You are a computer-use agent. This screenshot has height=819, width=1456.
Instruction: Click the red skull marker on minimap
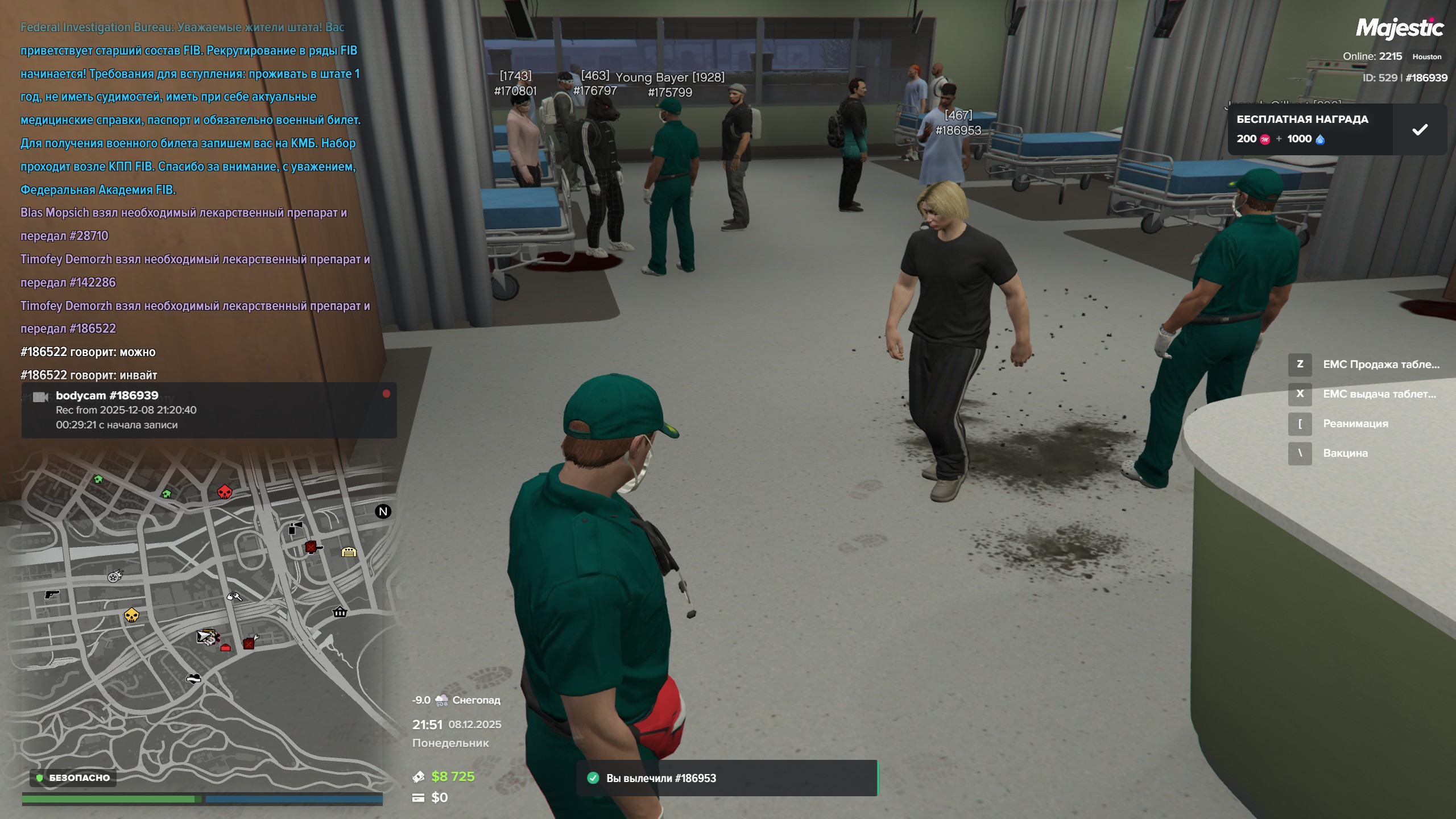point(225,492)
